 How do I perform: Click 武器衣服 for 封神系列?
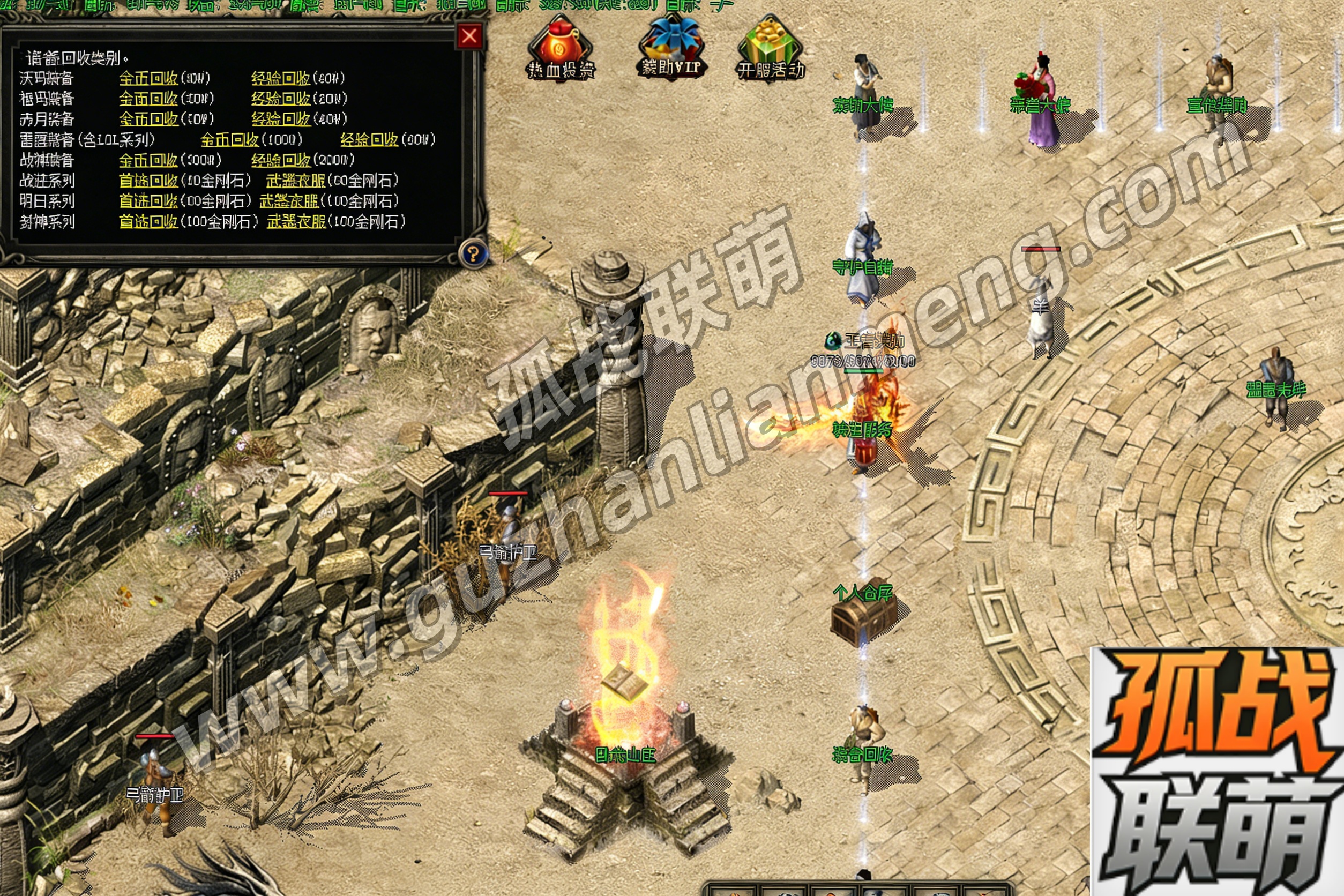click(x=296, y=222)
